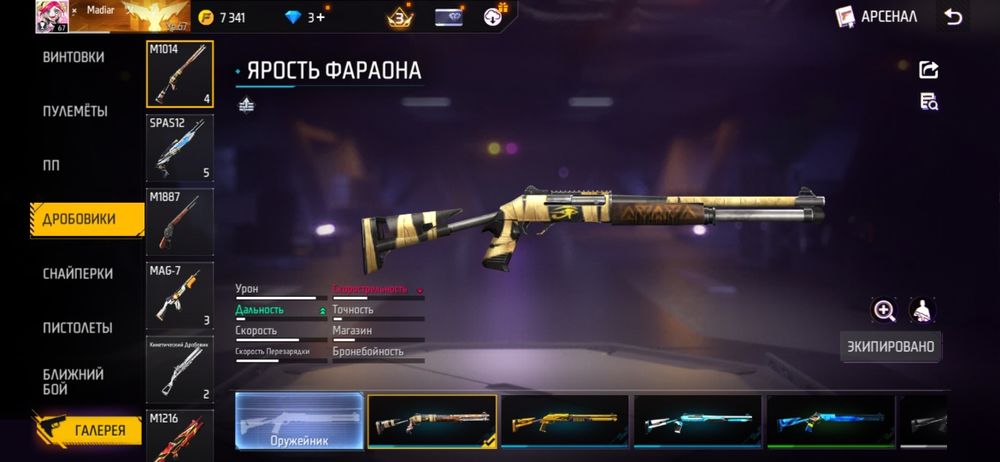The width and height of the screenshot is (1000, 462).
Task: Select the MAG-7 shotgun entry
Action: click(180, 295)
